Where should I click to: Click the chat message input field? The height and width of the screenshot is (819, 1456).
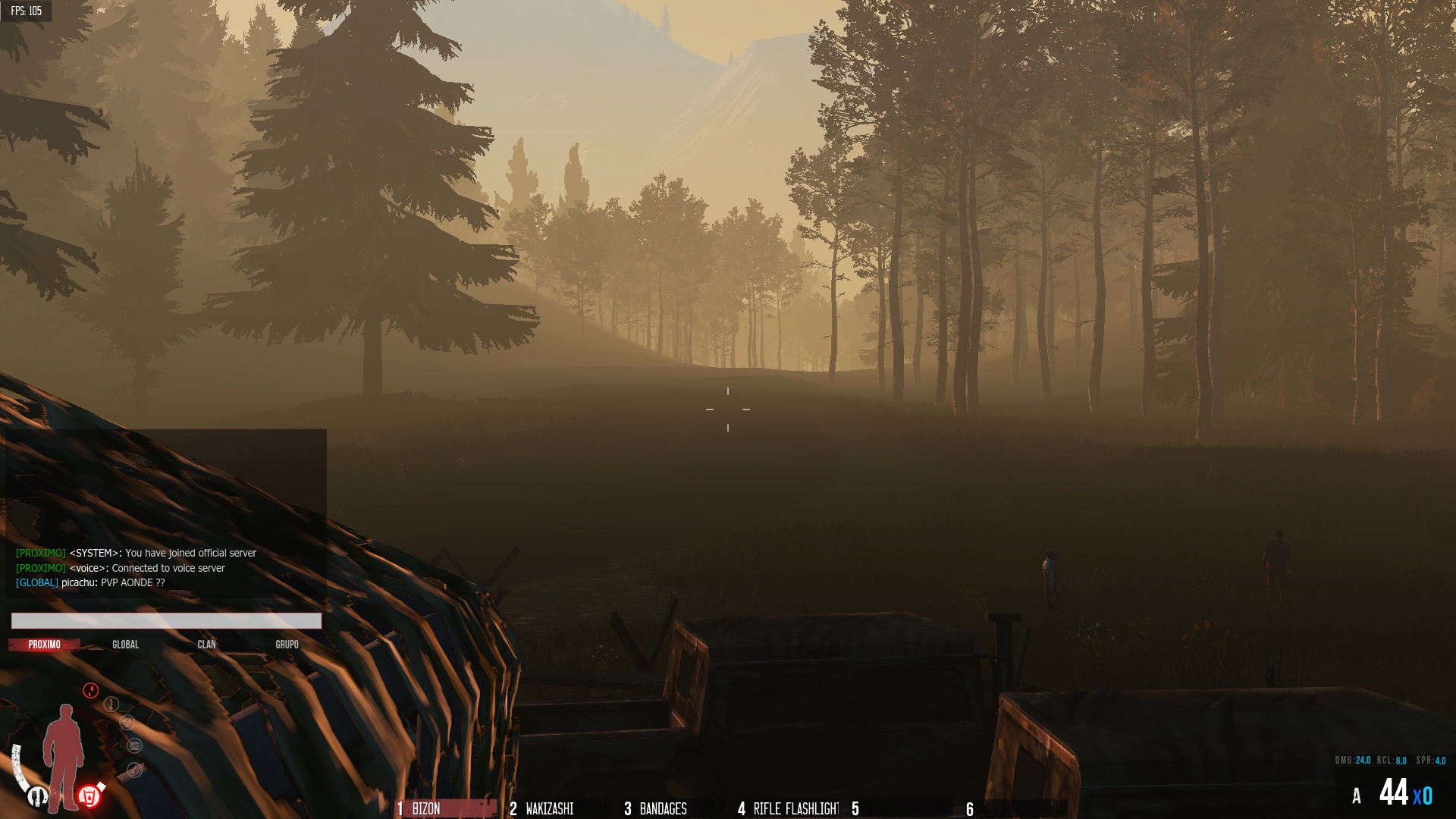[x=166, y=621]
